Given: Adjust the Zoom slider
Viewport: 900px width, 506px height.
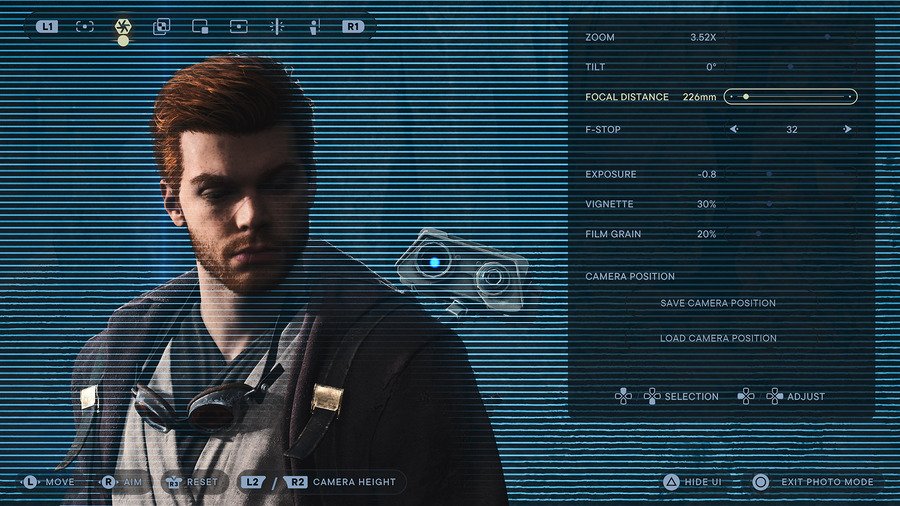Looking at the screenshot, I should pos(790,37).
